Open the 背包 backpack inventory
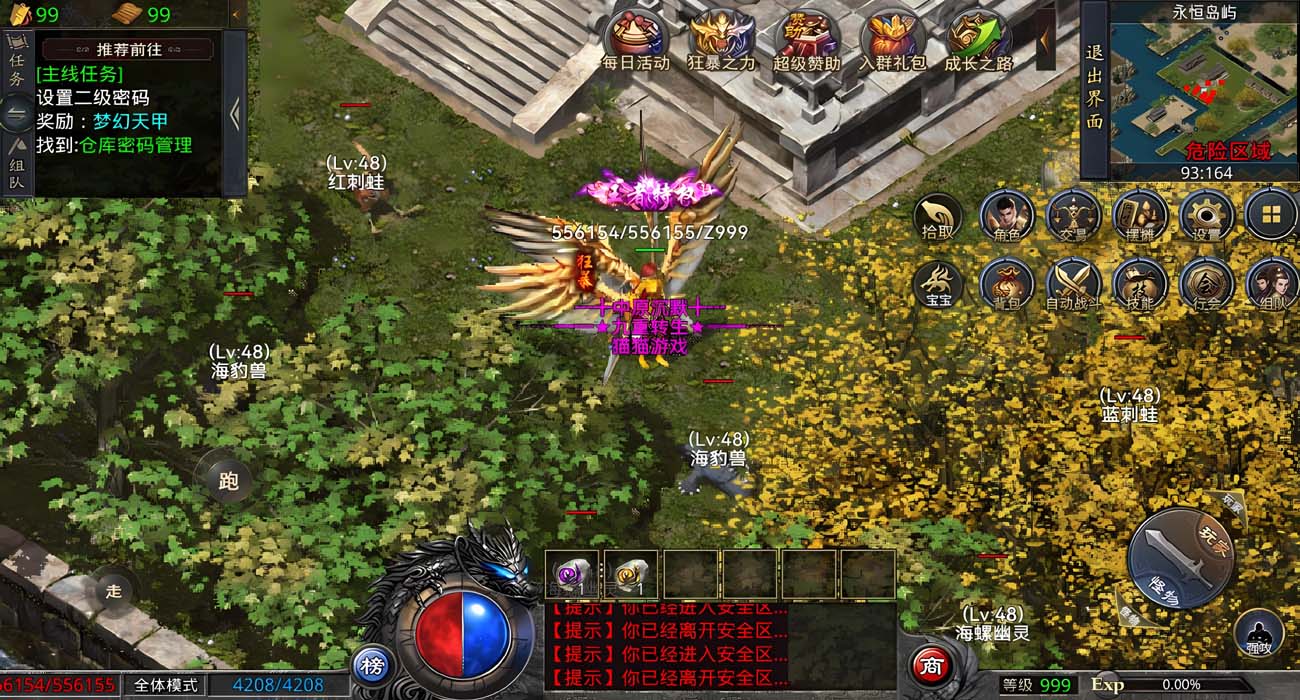This screenshot has width=1300, height=700. [x=1006, y=285]
